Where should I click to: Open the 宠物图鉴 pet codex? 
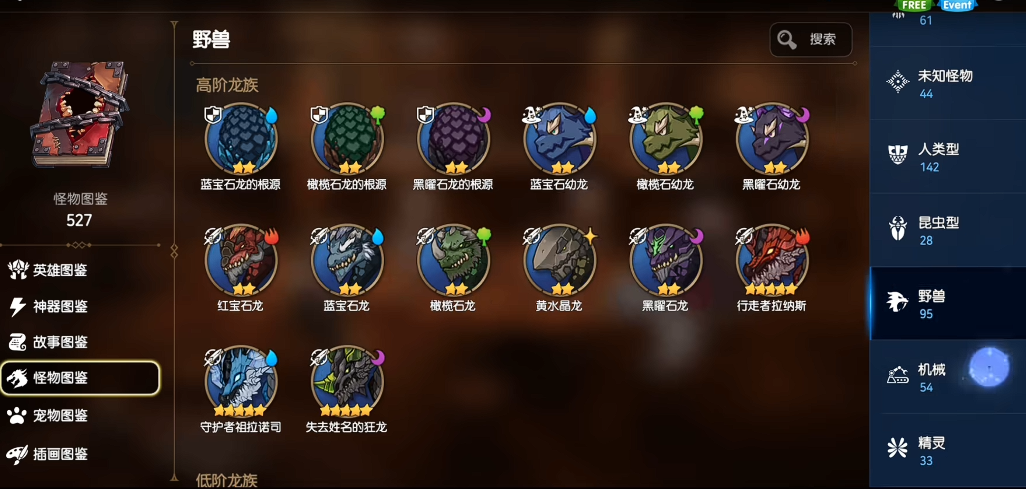(x=60, y=415)
